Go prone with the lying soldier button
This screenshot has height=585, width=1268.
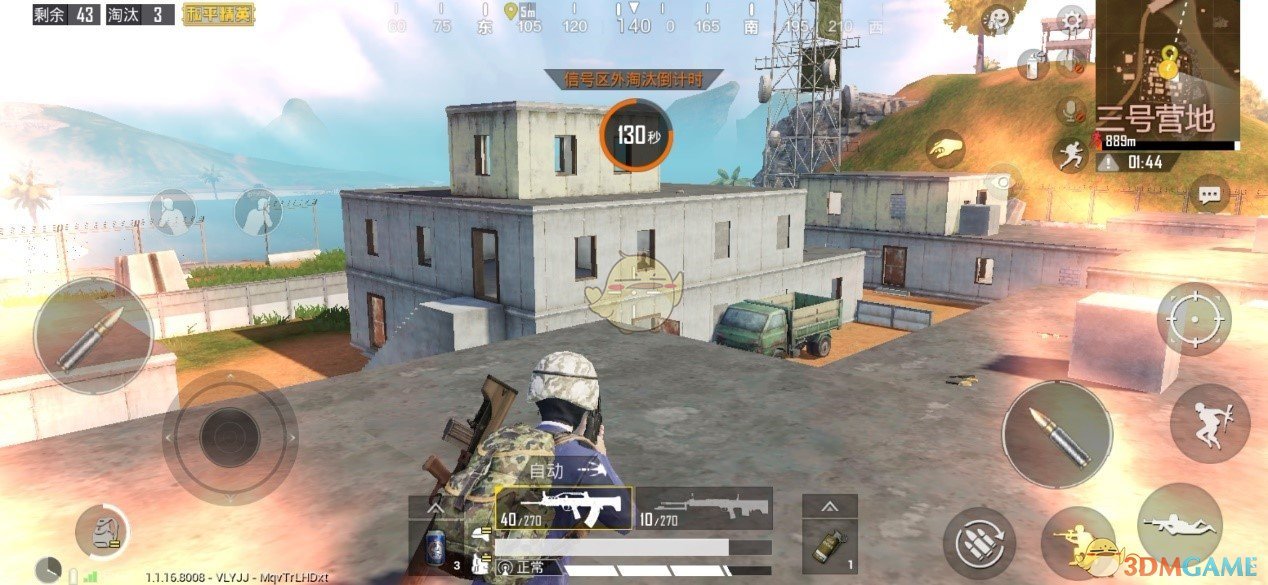click(x=1180, y=524)
